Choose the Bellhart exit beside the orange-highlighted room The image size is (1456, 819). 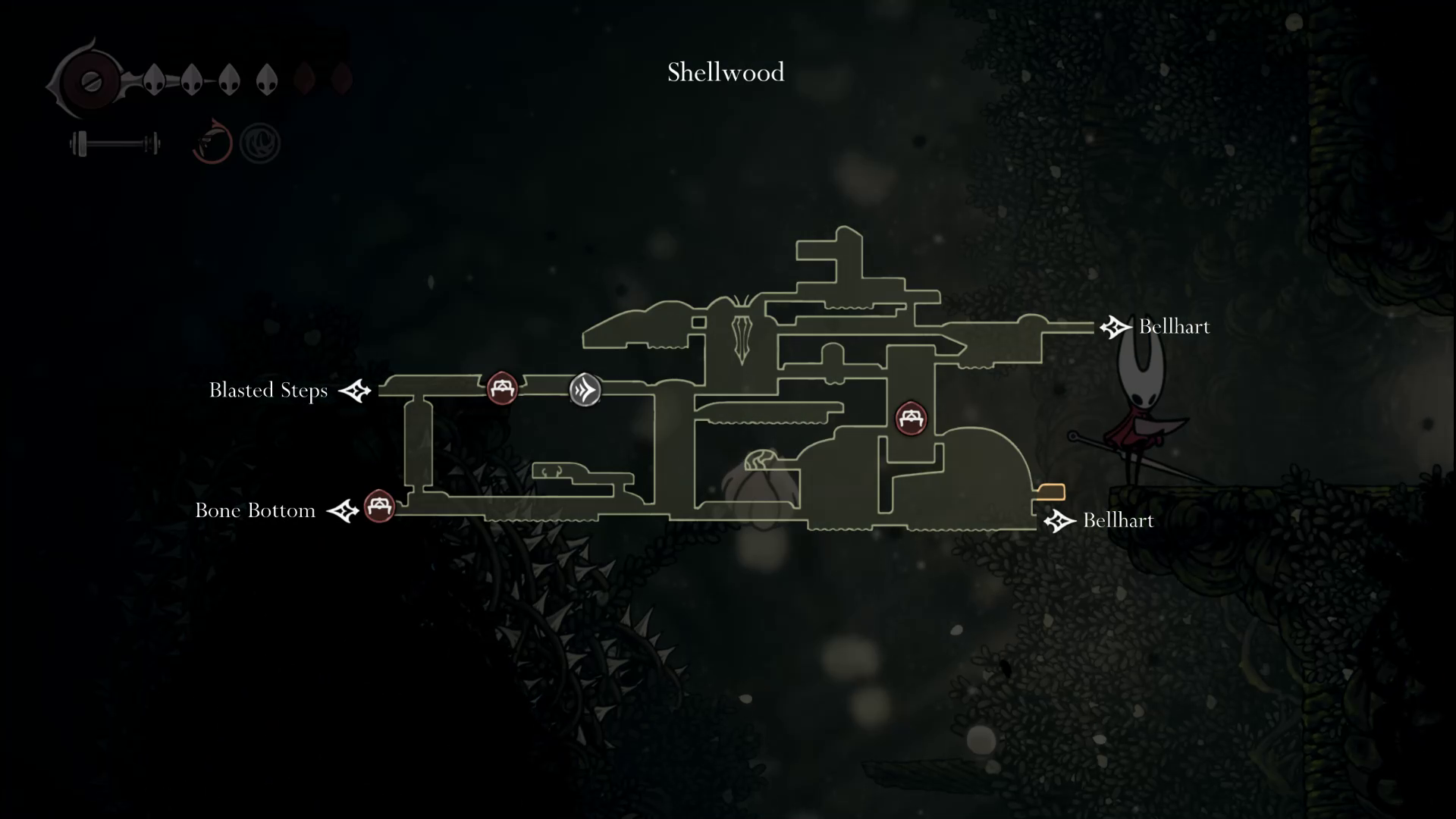coord(1059,521)
